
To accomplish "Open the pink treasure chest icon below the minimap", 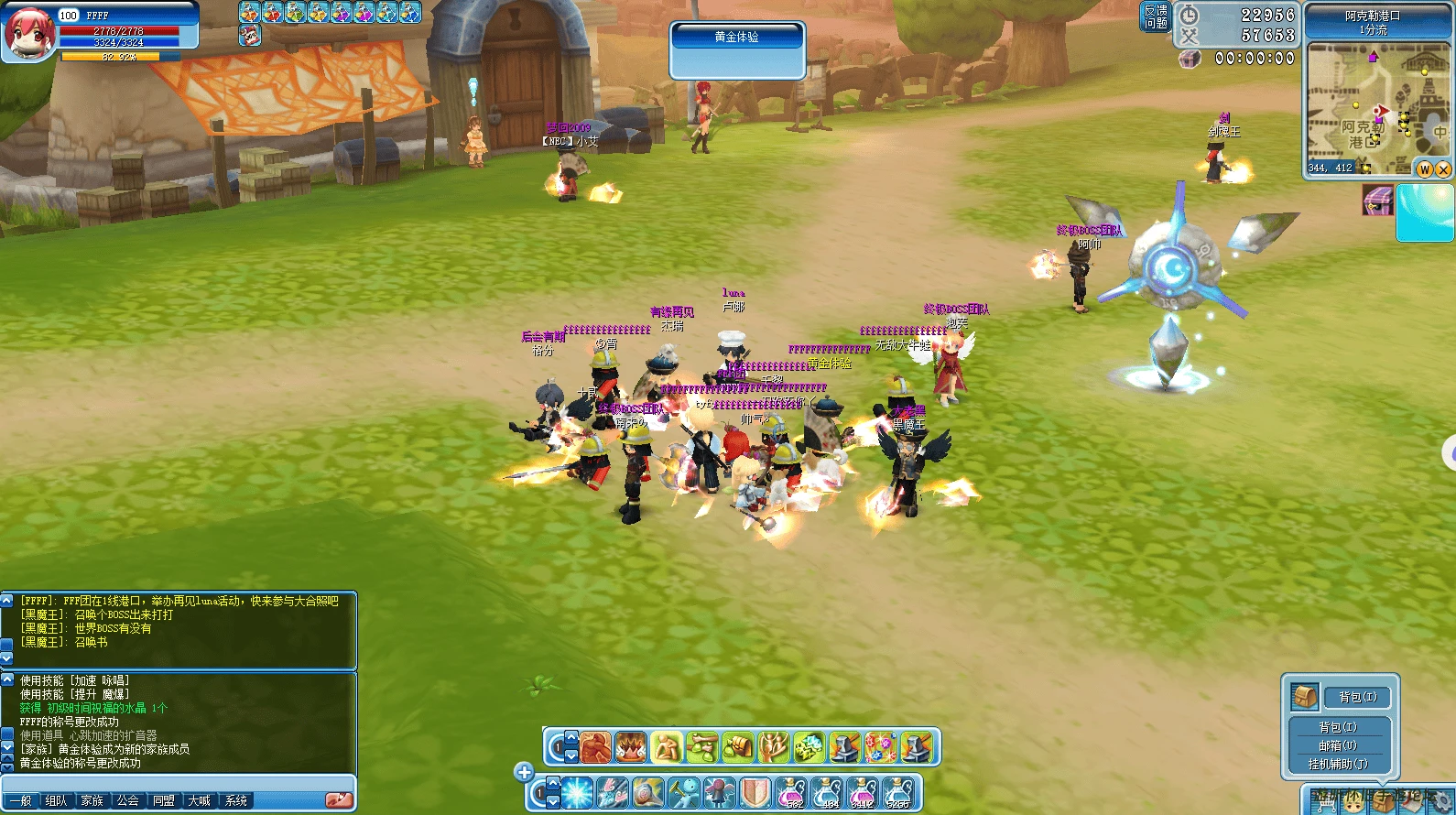I will tap(1377, 200).
